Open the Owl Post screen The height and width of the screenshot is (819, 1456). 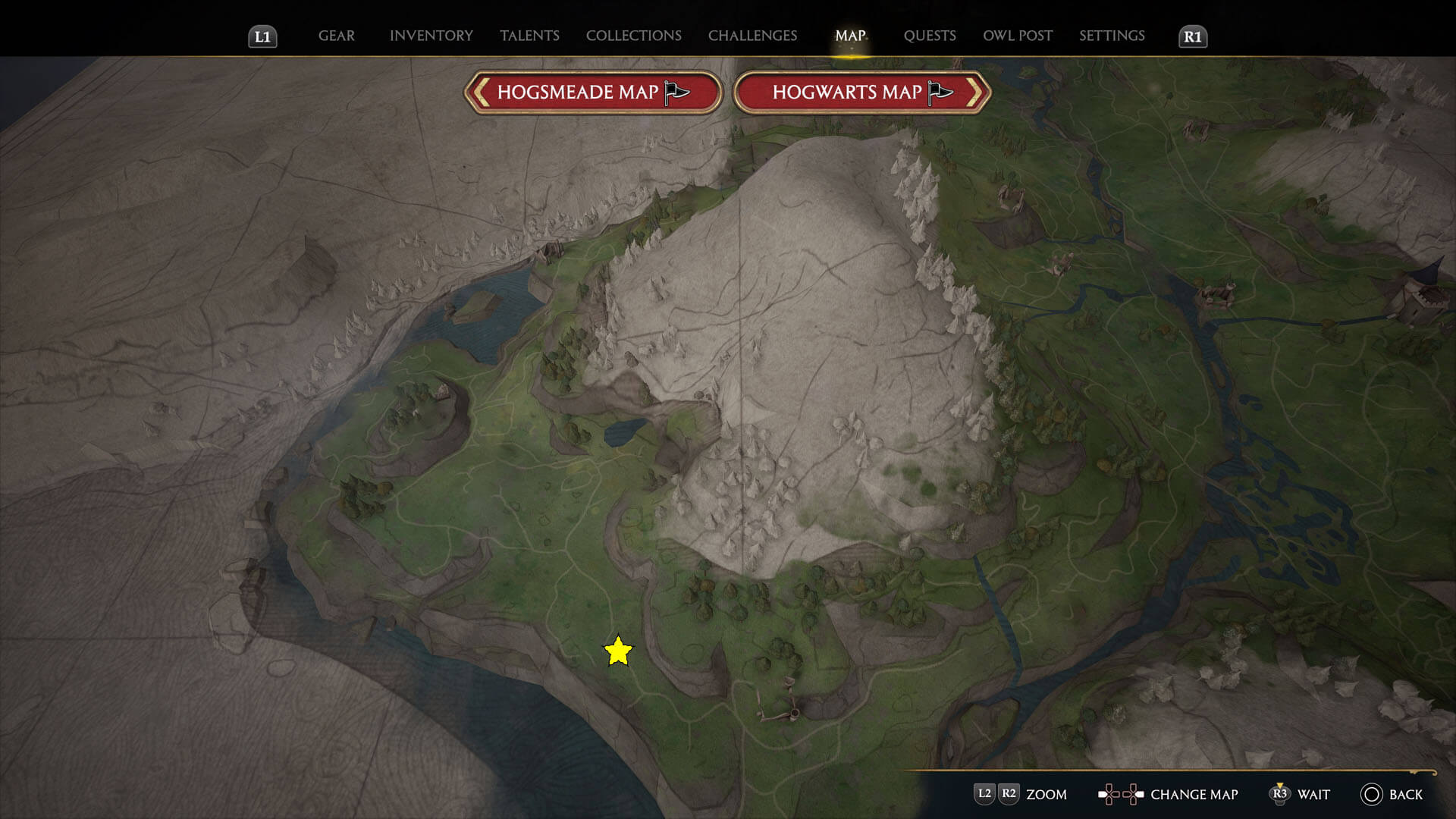(1017, 36)
